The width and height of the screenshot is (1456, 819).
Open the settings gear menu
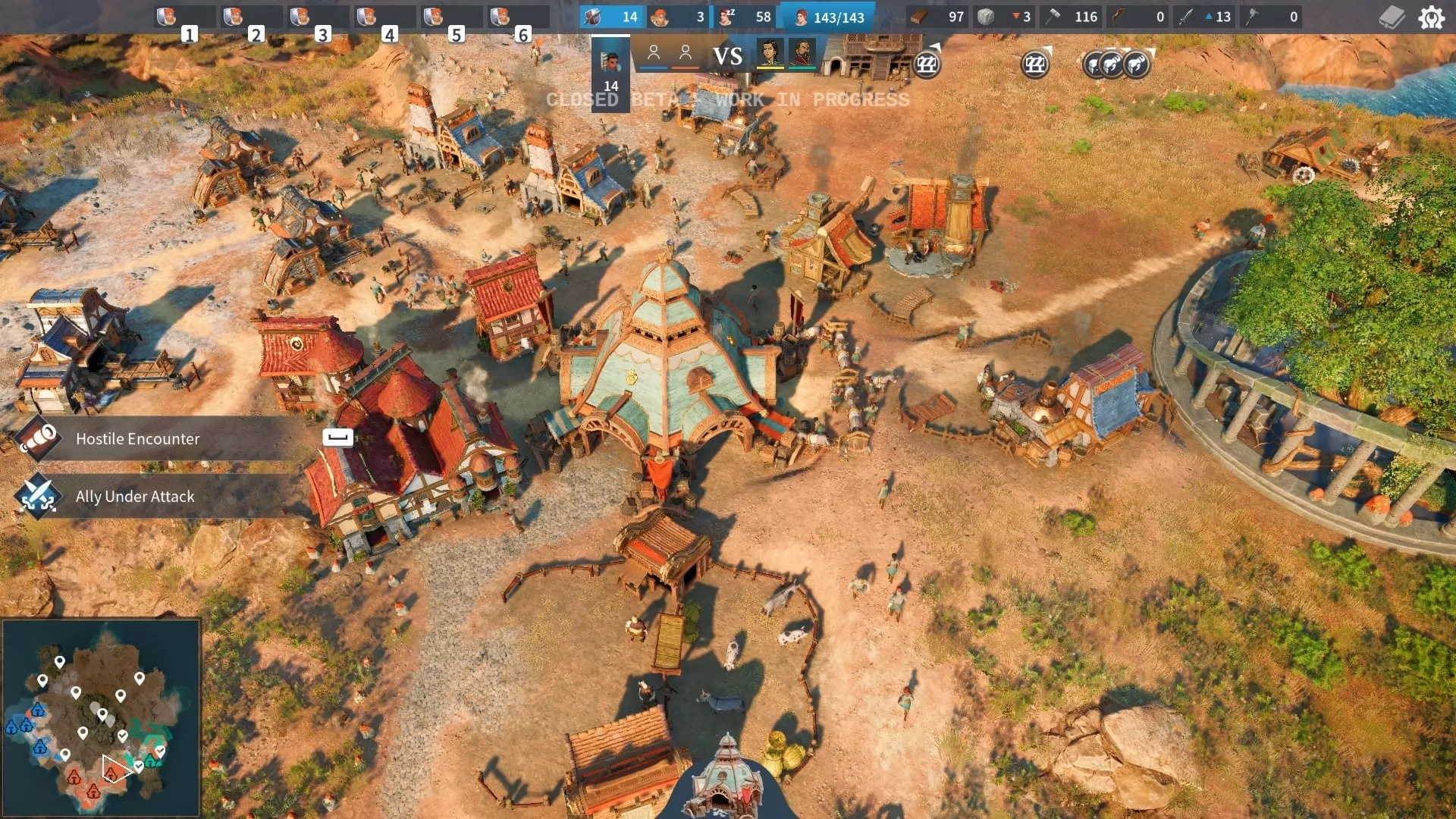[1431, 17]
